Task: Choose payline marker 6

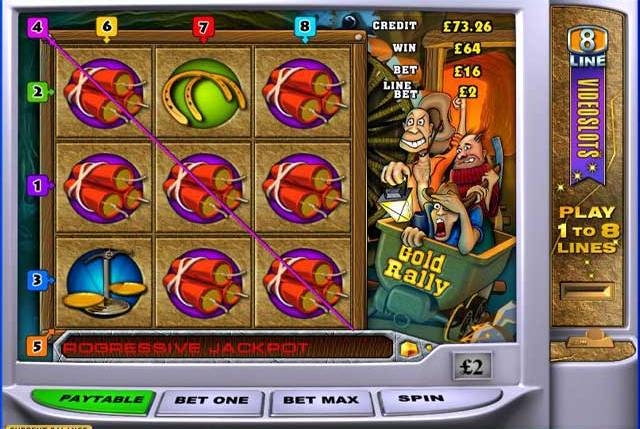Action: pyautogui.click(x=106, y=27)
